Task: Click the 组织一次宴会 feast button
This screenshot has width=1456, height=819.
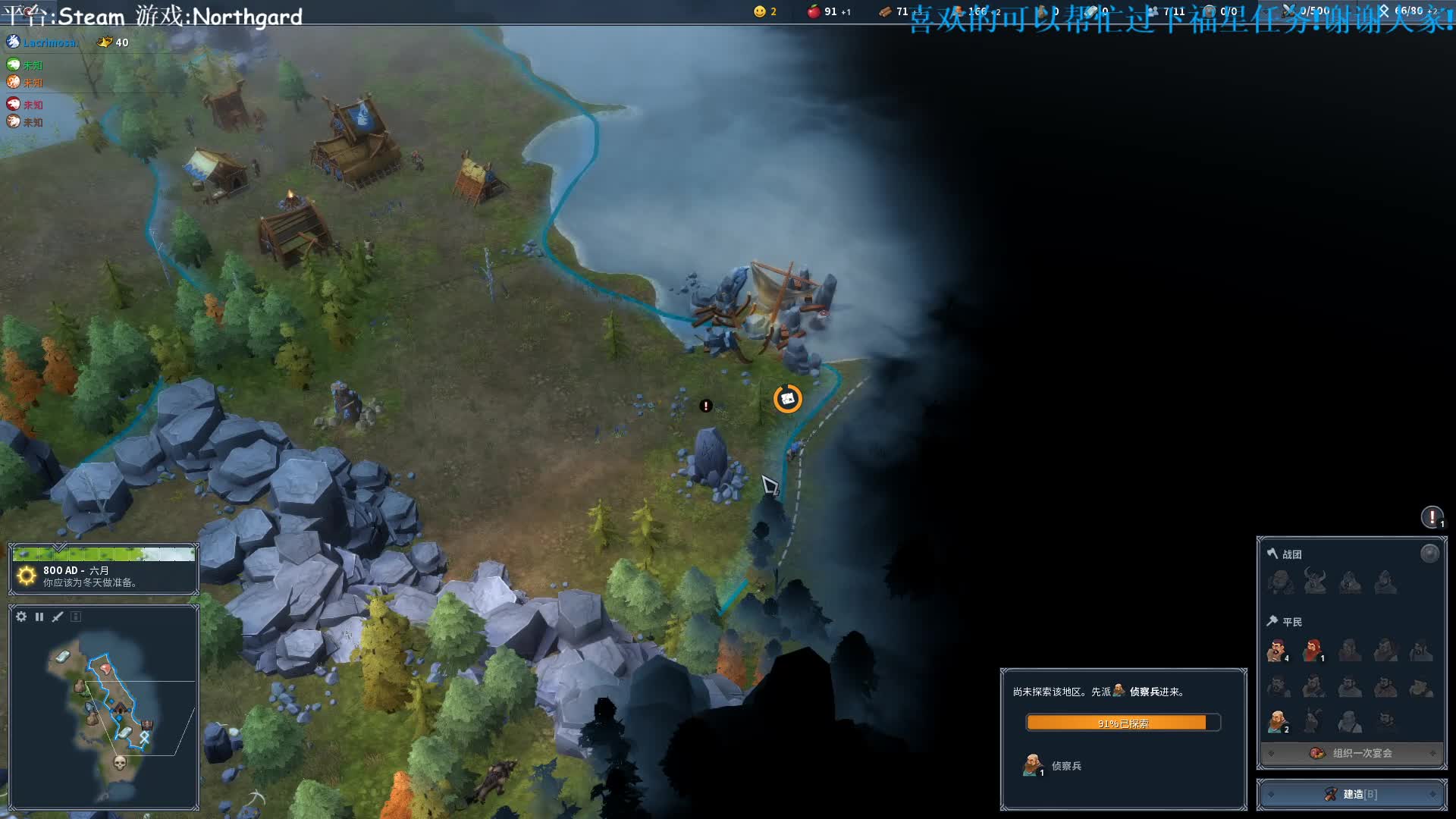Action: [x=1352, y=753]
